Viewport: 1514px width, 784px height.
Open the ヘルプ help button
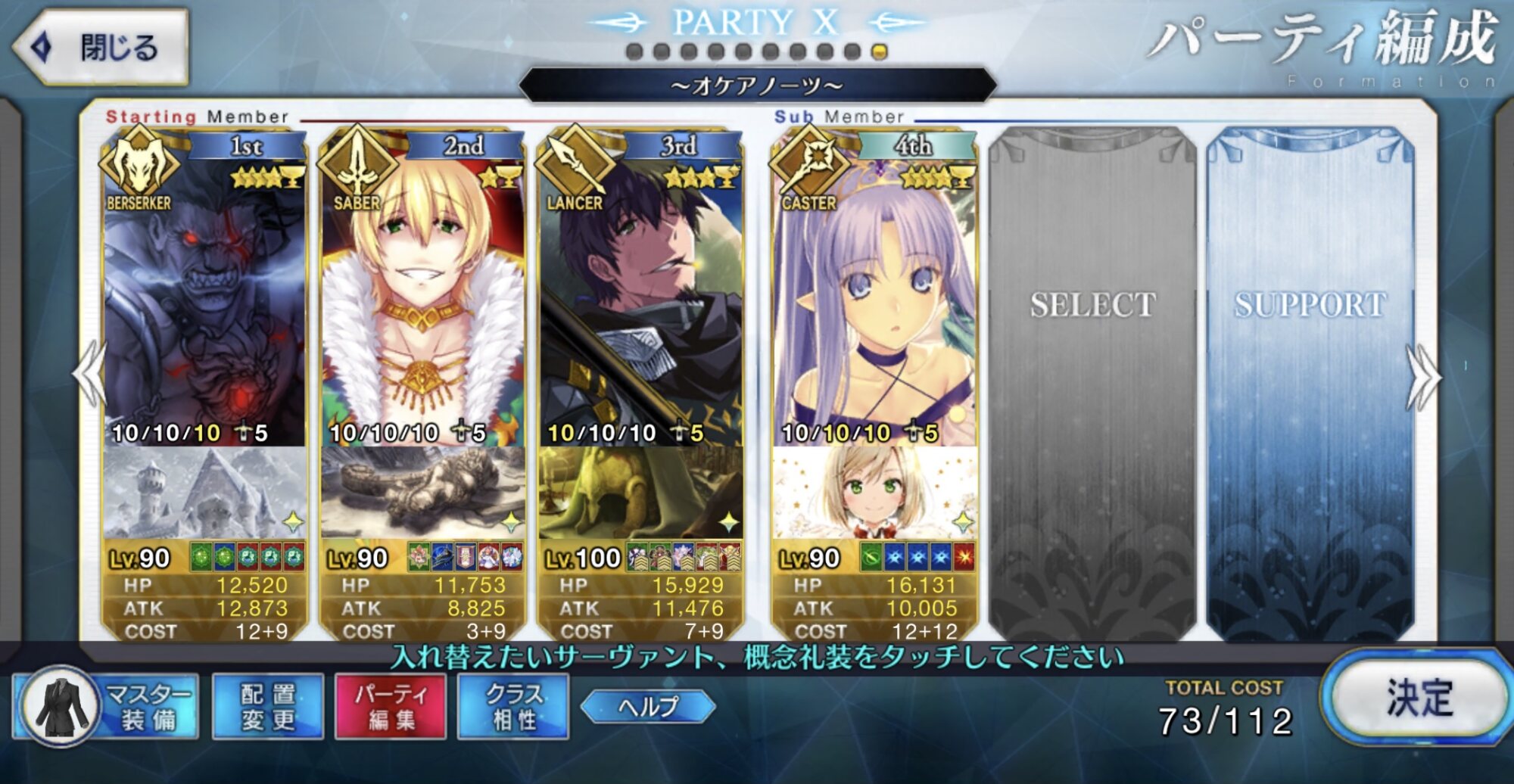[x=648, y=706]
